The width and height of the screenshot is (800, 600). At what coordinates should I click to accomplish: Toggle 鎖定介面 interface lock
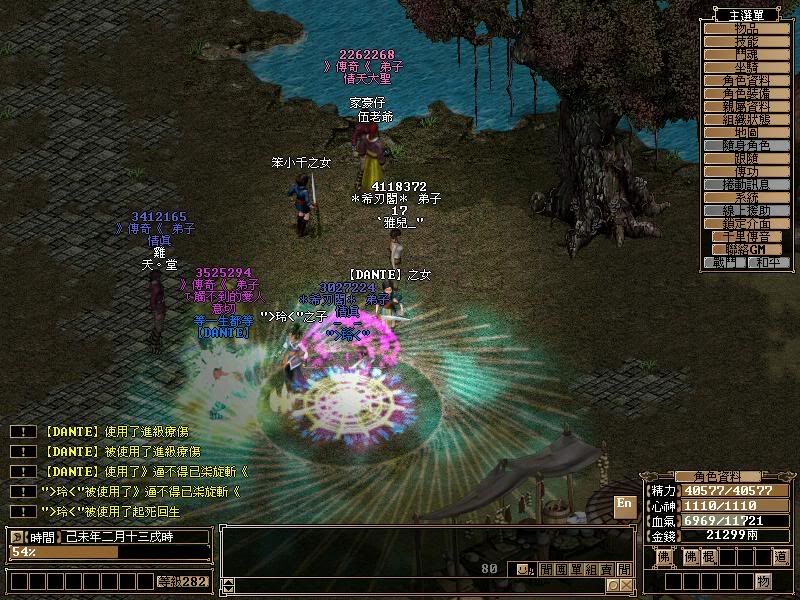click(x=747, y=223)
